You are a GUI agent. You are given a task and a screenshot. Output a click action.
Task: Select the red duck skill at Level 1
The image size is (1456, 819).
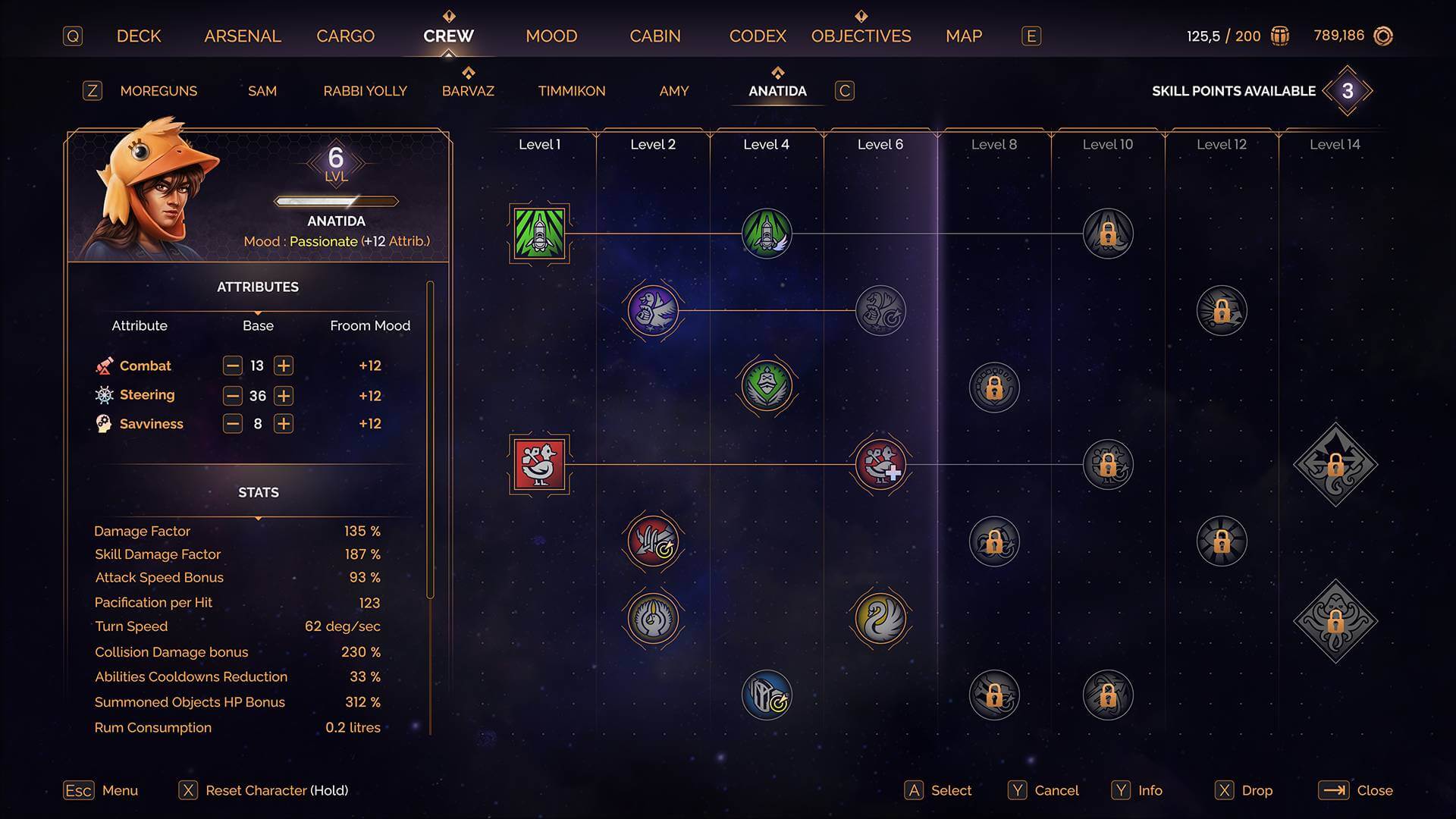click(539, 464)
